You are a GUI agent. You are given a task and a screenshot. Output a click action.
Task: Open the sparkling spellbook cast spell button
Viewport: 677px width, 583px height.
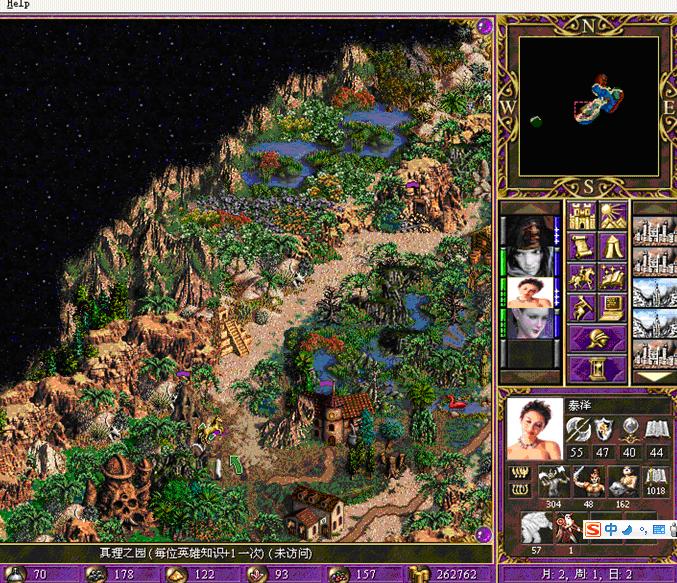[613, 277]
